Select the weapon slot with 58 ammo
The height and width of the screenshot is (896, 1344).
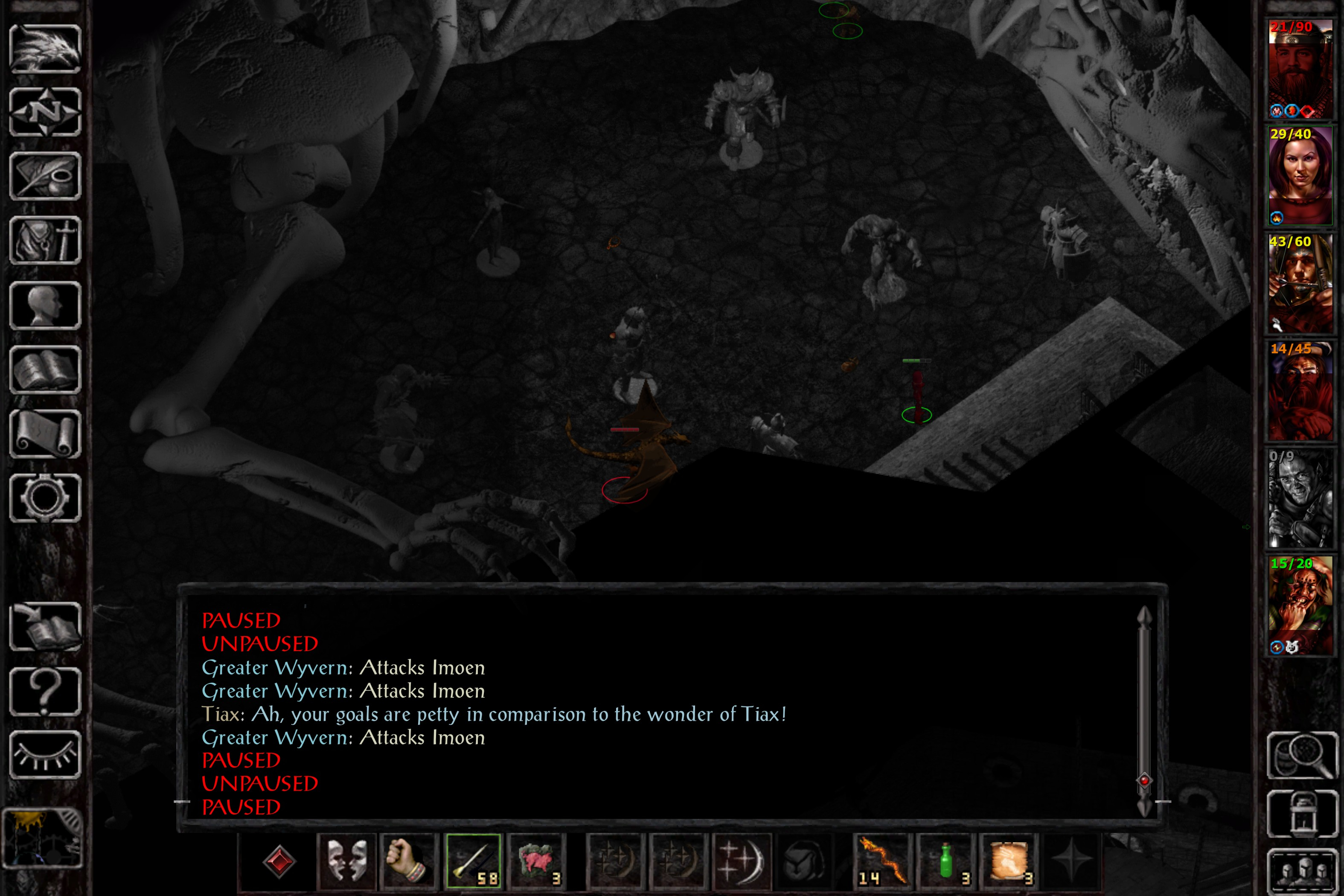[474, 861]
